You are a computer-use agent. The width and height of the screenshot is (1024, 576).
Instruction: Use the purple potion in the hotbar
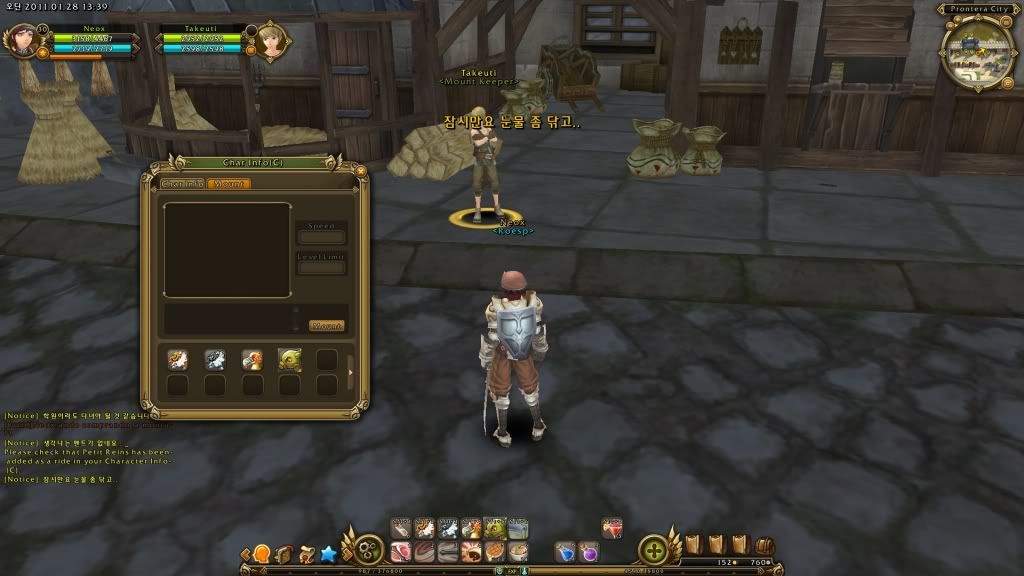tap(589, 551)
